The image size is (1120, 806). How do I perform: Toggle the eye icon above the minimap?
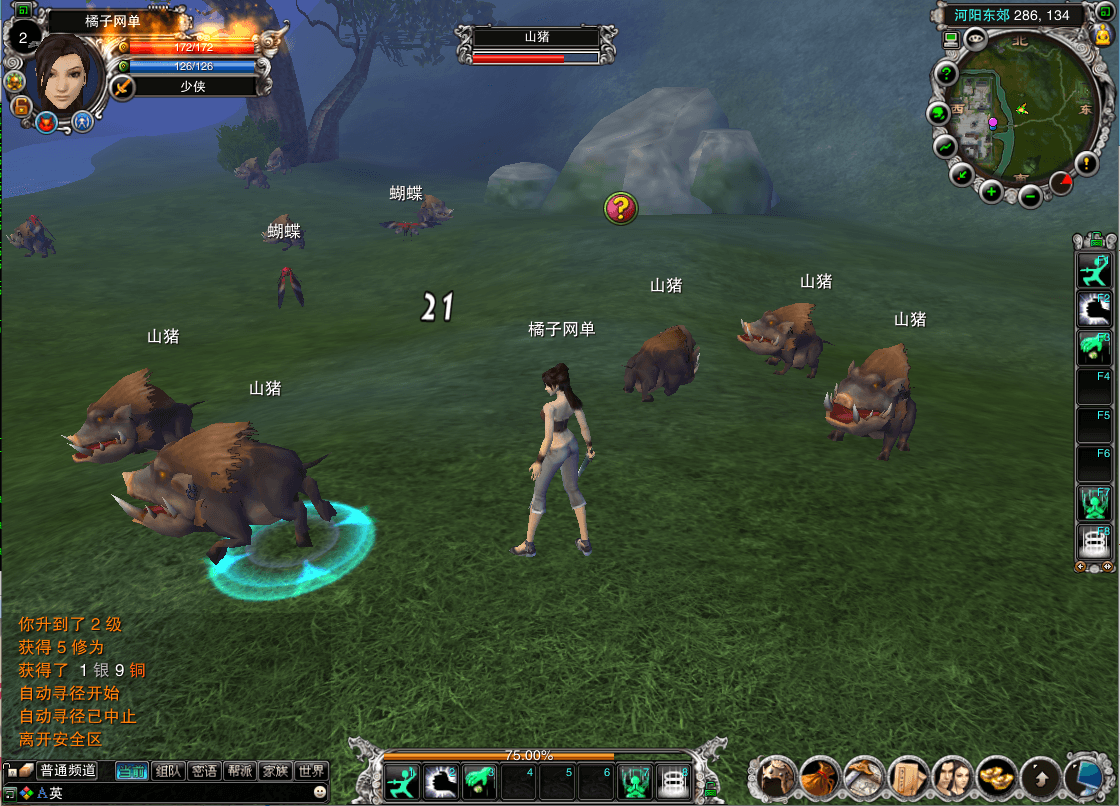(976, 40)
